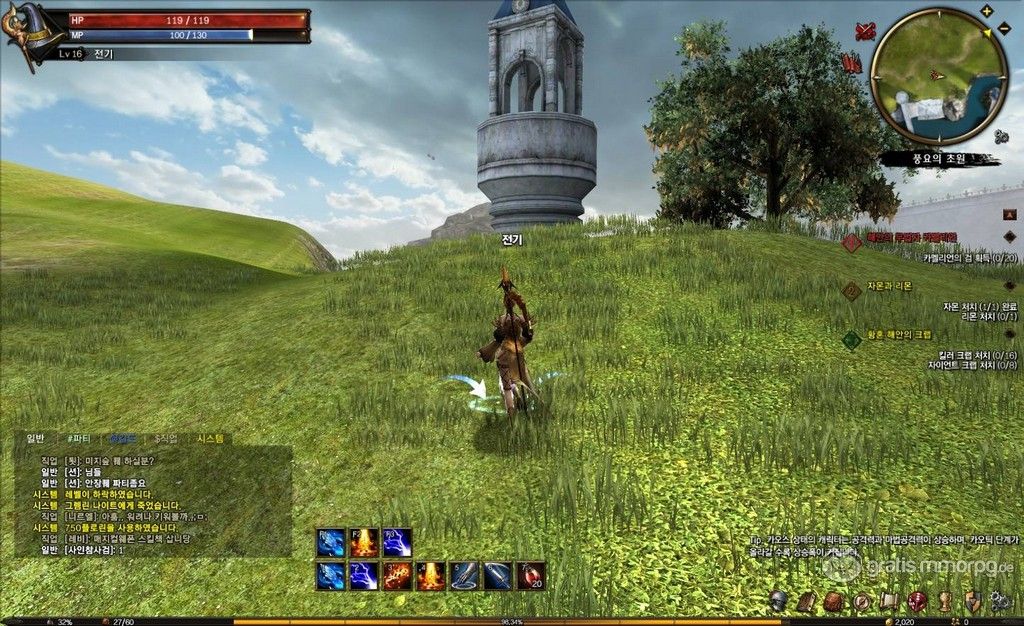
Task: Use the sword slash skill in slot 6
Action: [x=497, y=576]
